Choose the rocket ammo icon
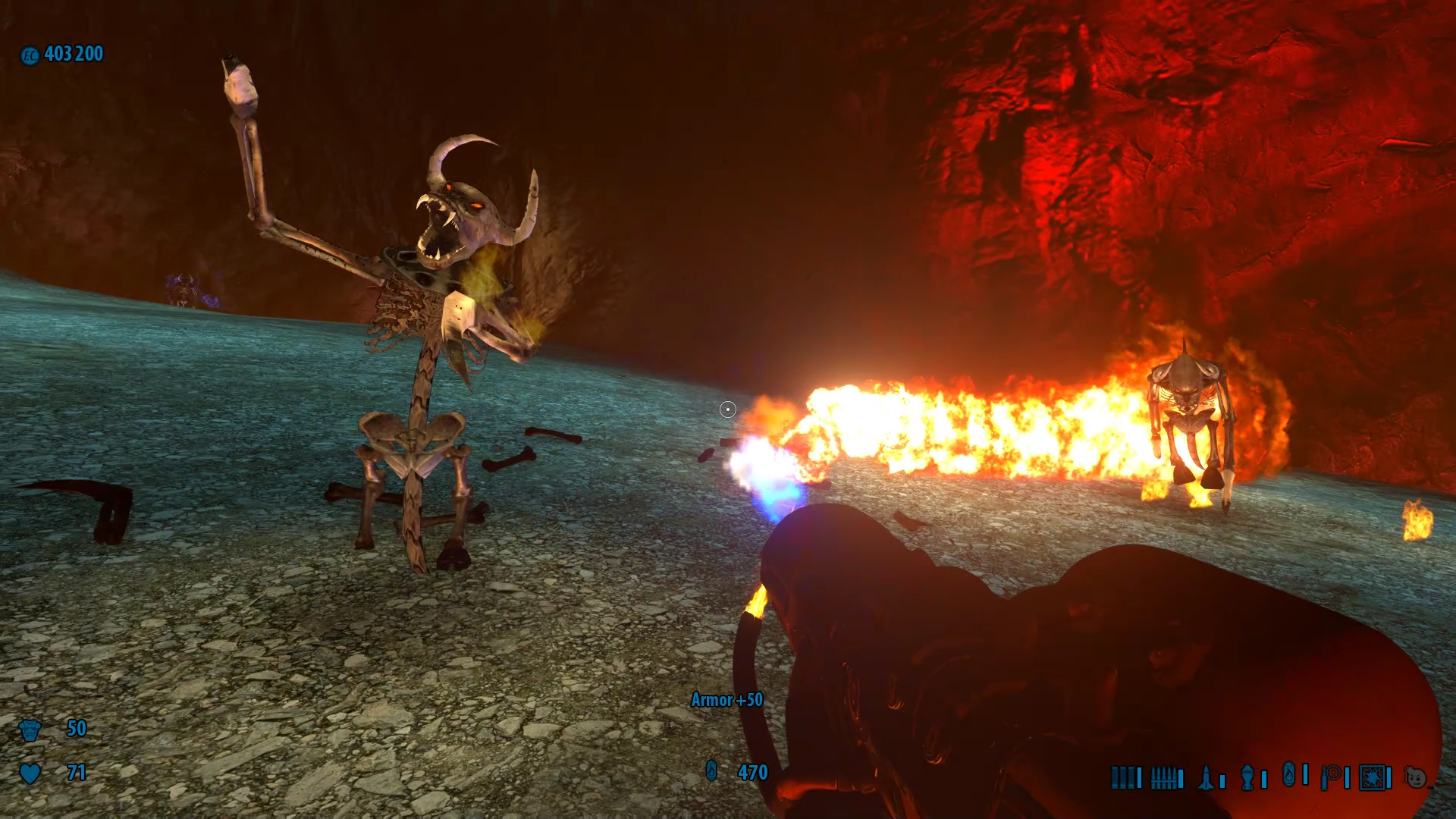Image resolution: width=1456 pixels, height=819 pixels. click(1206, 777)
